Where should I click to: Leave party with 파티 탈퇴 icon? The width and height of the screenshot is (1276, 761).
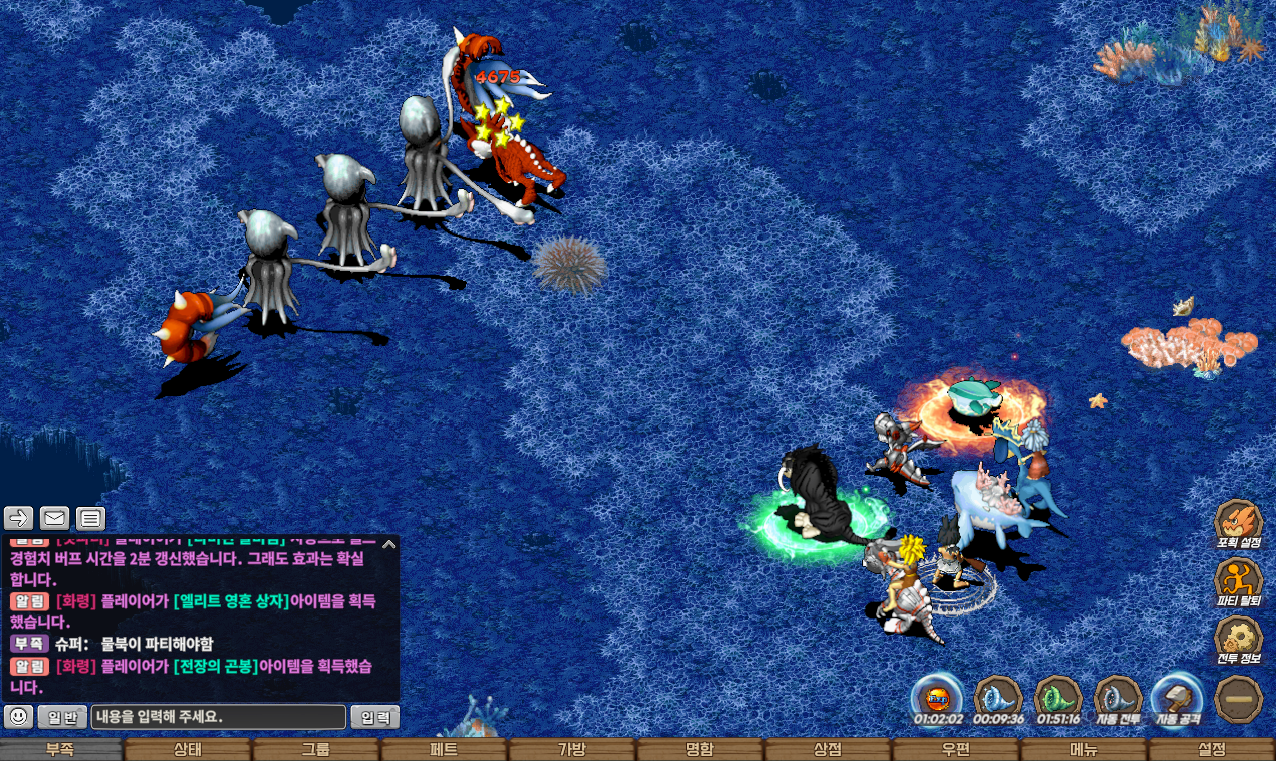point(1238,582)
